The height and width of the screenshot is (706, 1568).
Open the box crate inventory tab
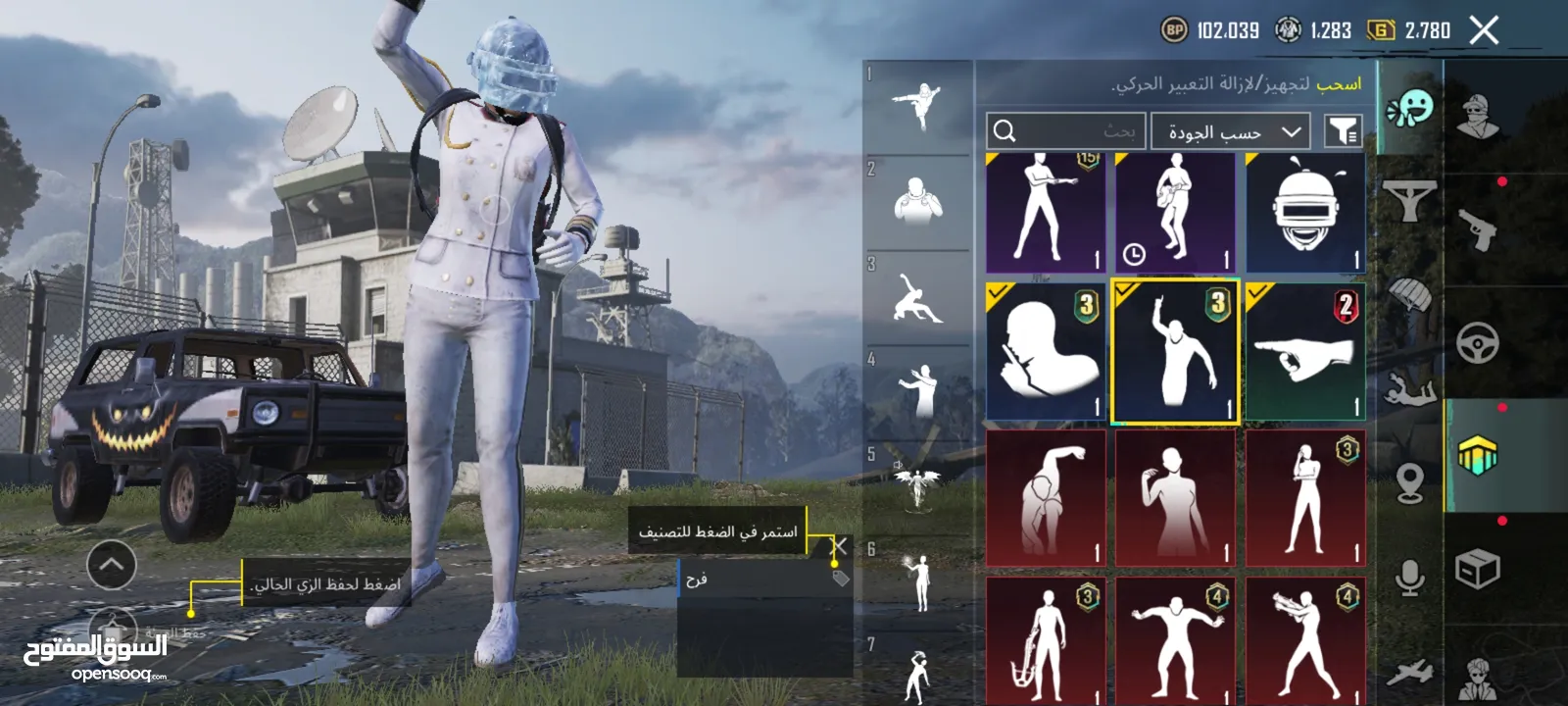[1477, 569]
